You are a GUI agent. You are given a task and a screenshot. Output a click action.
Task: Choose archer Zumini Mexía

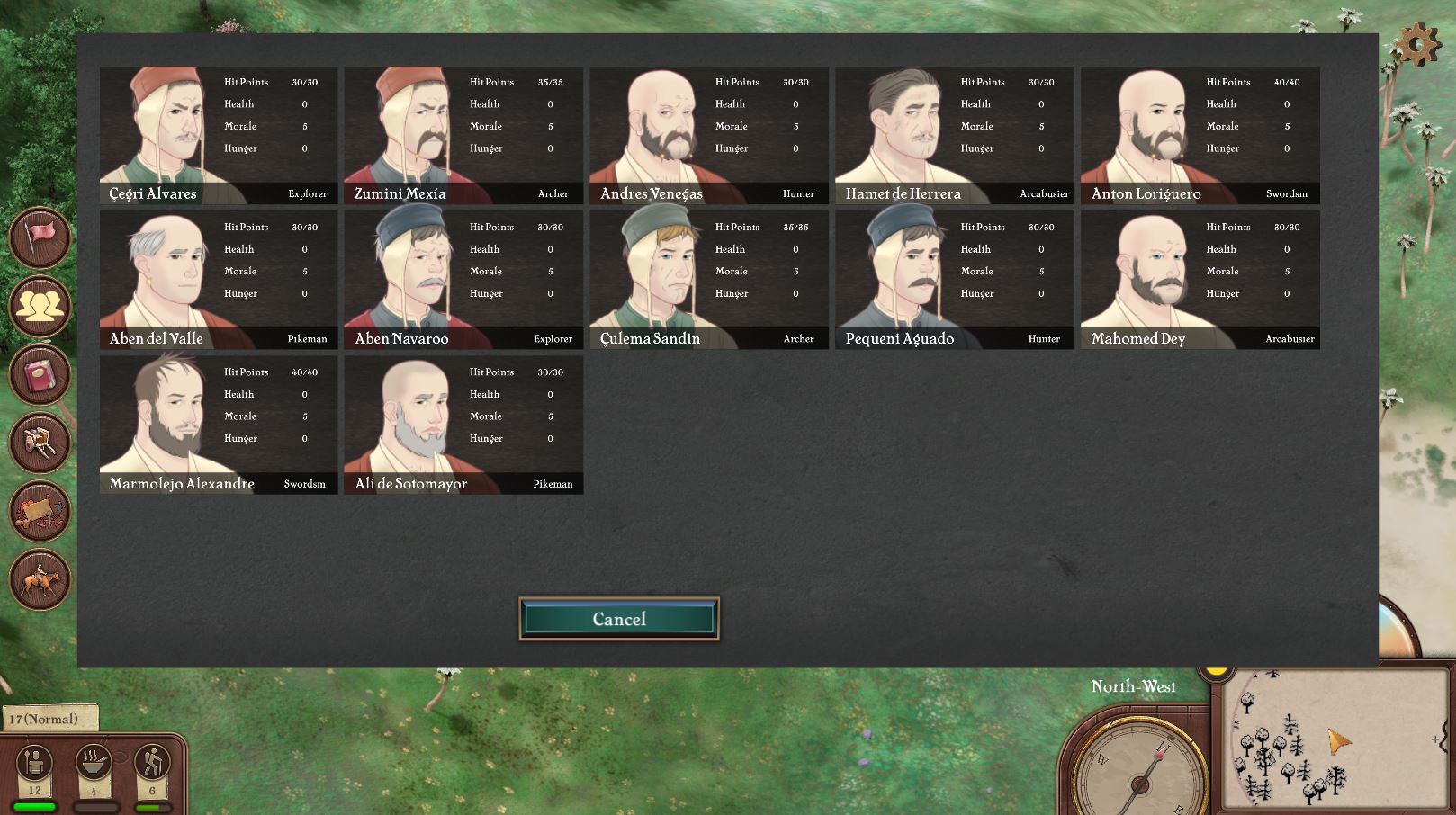[463, 135]
